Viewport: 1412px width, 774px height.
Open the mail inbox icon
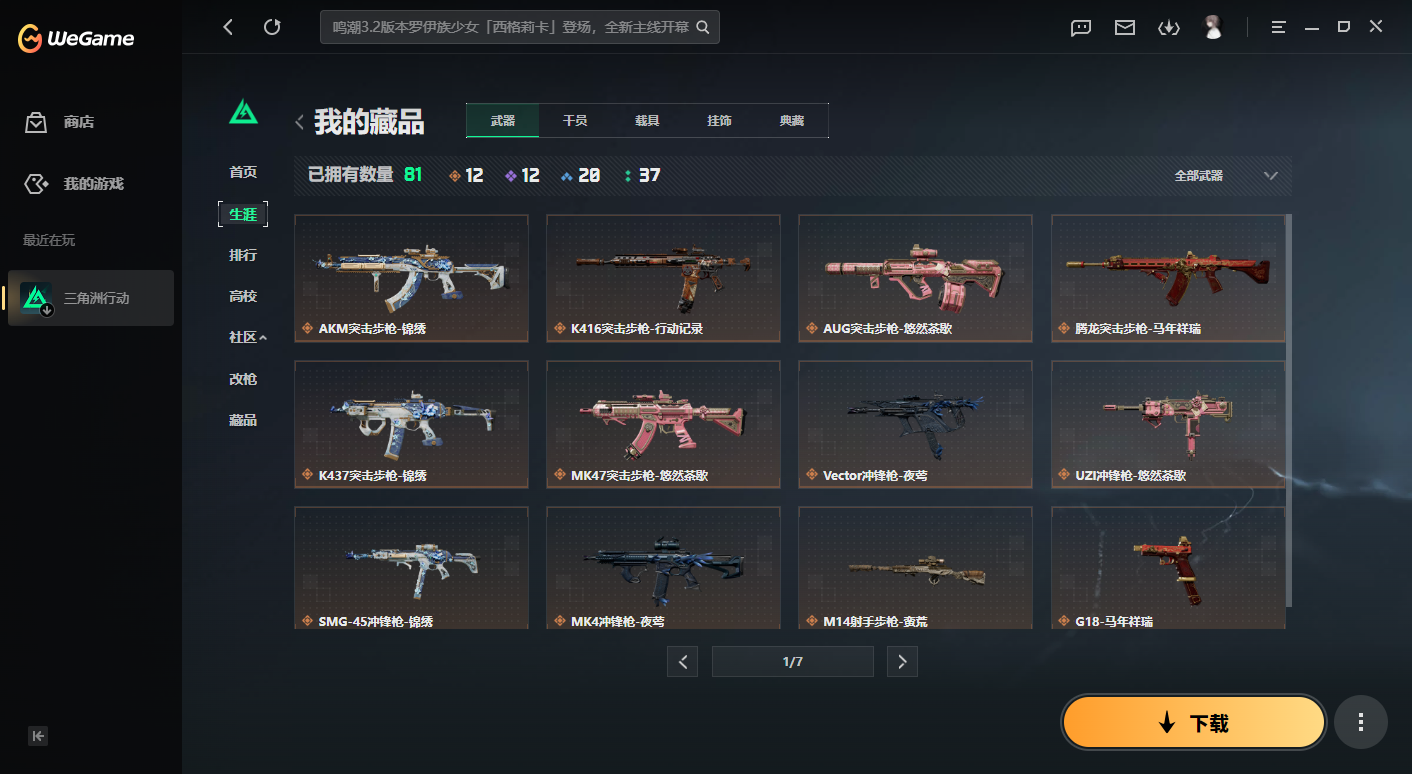point(1124,28)
